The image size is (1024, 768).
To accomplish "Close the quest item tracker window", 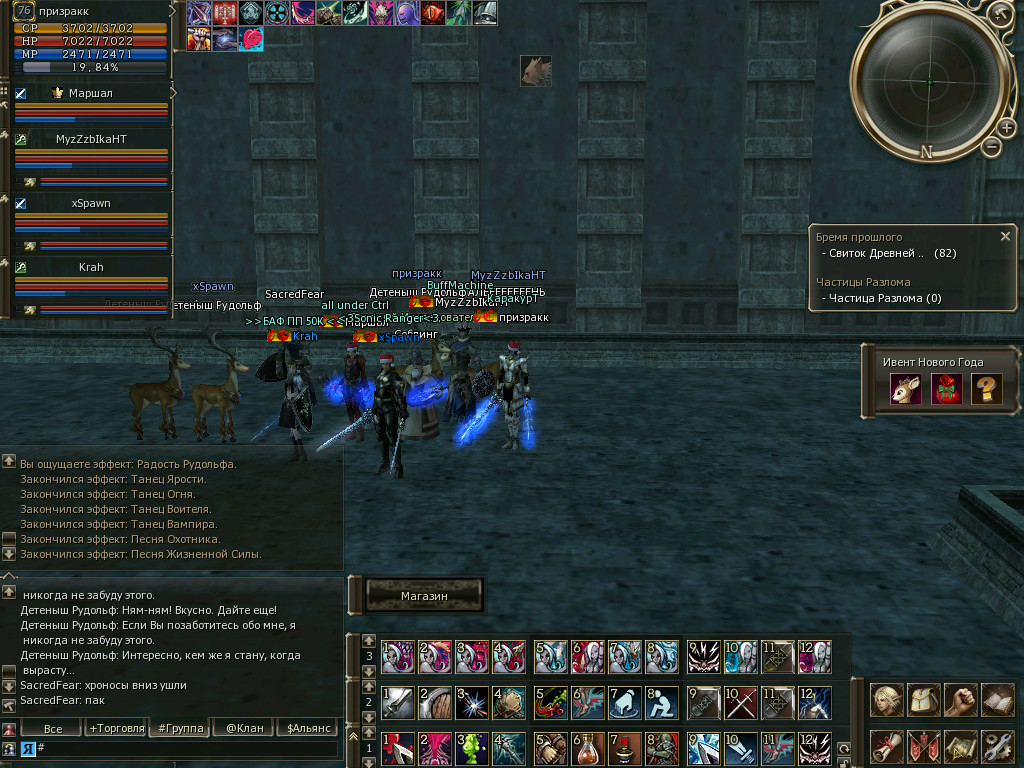I will [x=1005, y=237].
